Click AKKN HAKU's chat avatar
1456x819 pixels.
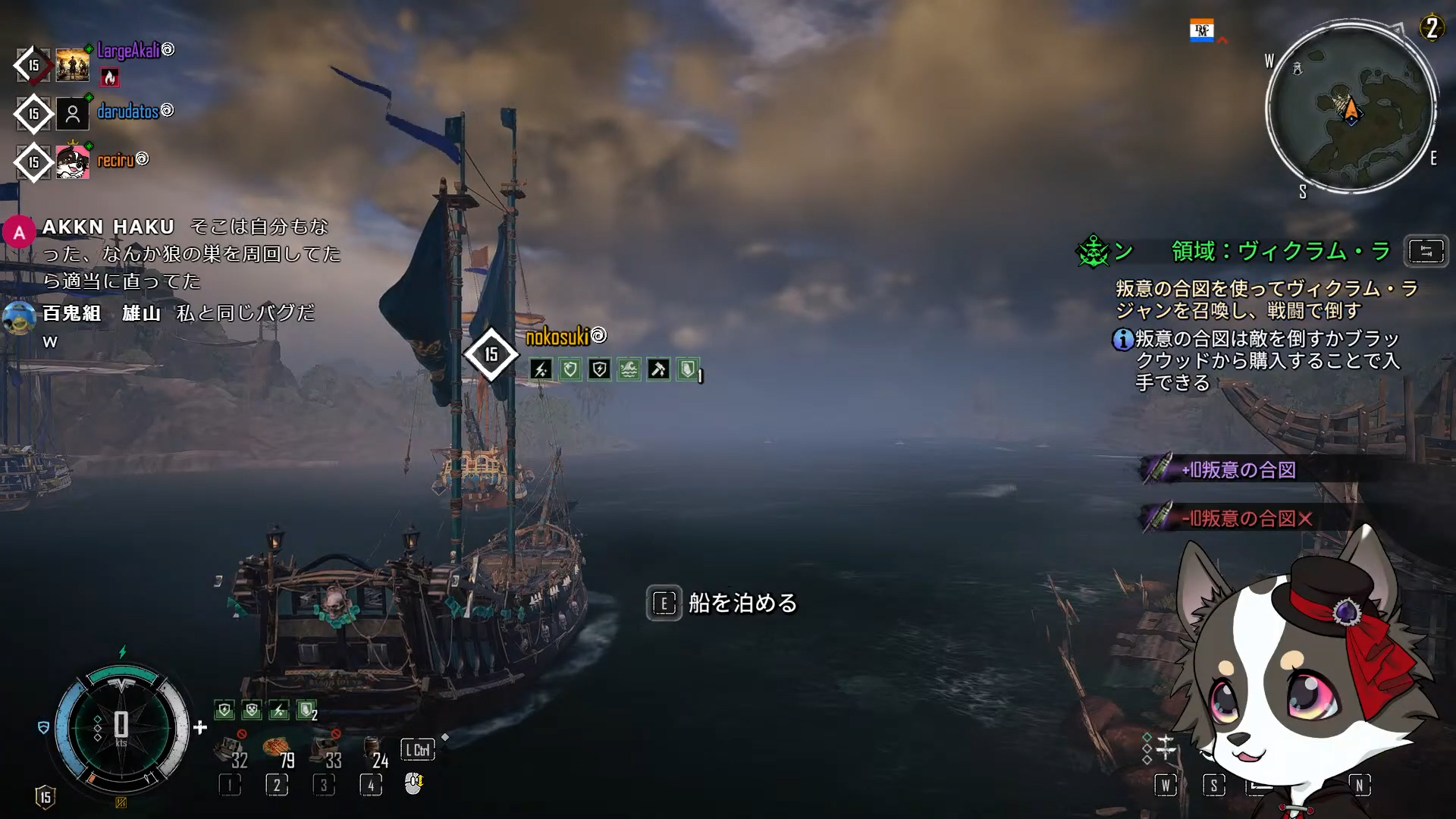[20, 232]
